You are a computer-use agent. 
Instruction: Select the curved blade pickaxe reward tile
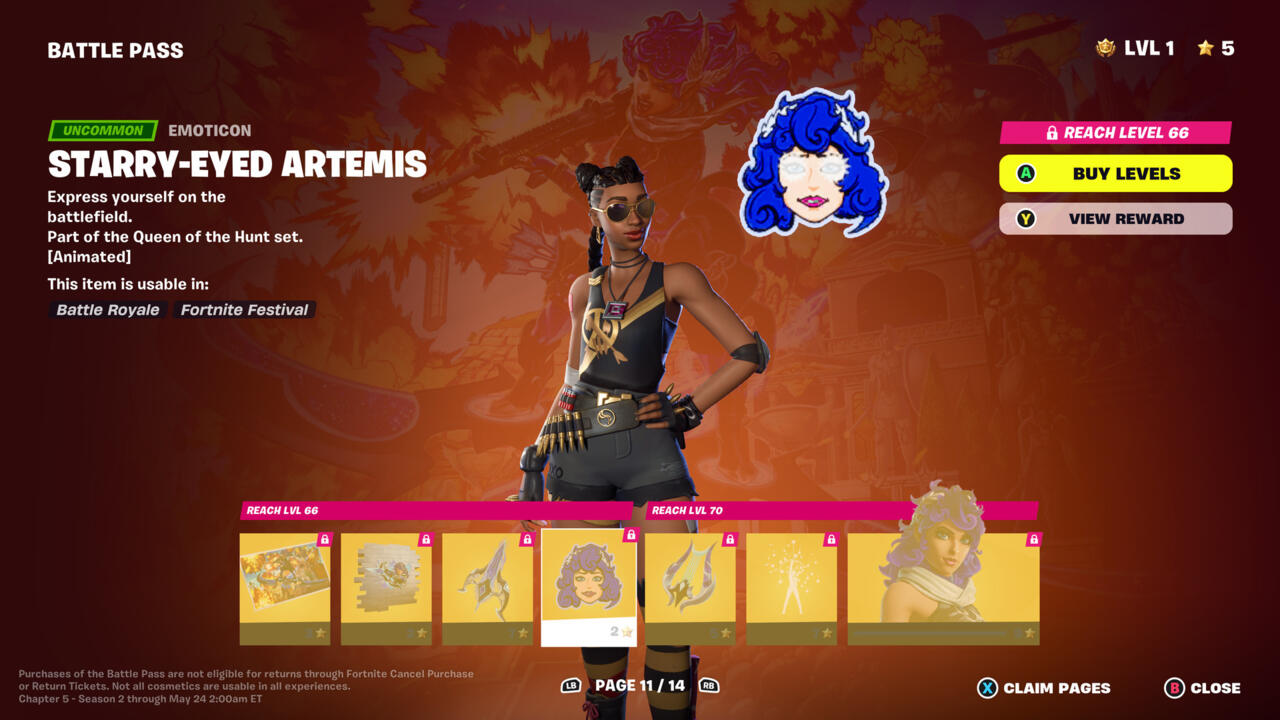pyautogui.click(x=487, y=588)
